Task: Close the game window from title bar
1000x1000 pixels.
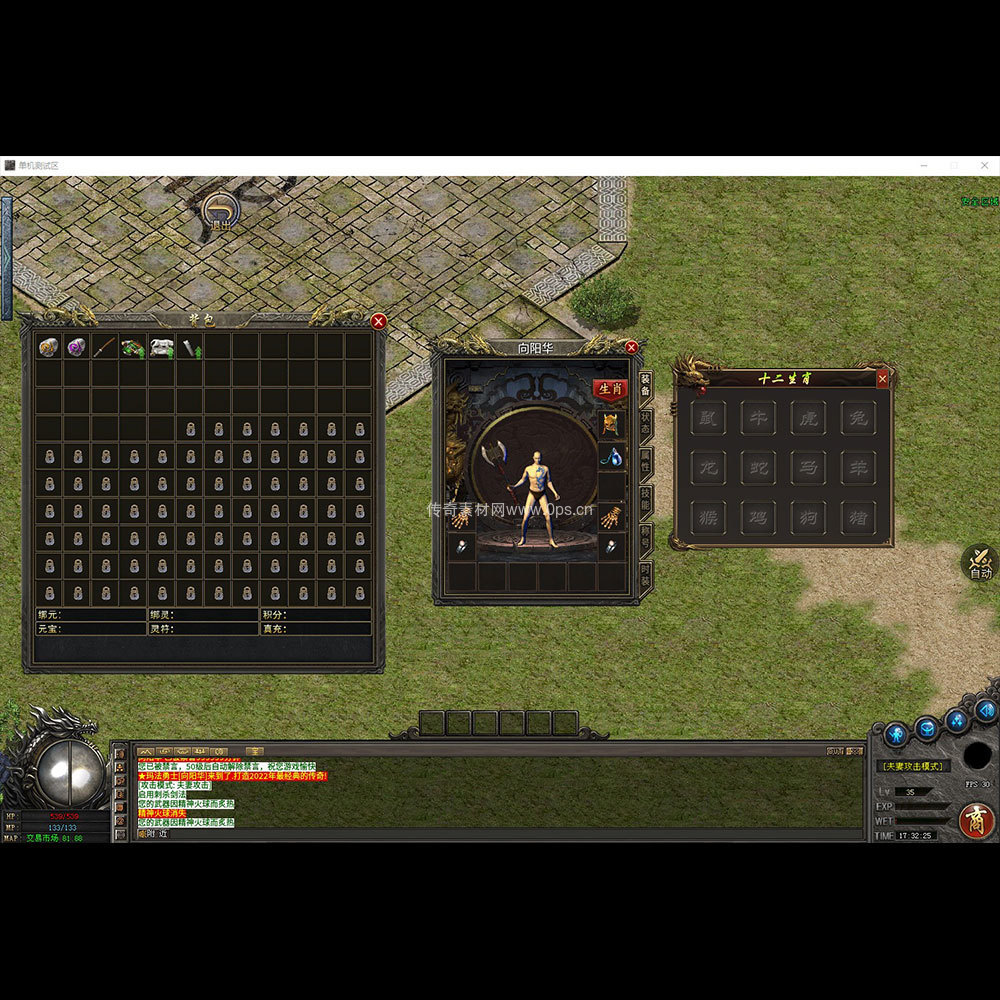Action: pos(984,165)
